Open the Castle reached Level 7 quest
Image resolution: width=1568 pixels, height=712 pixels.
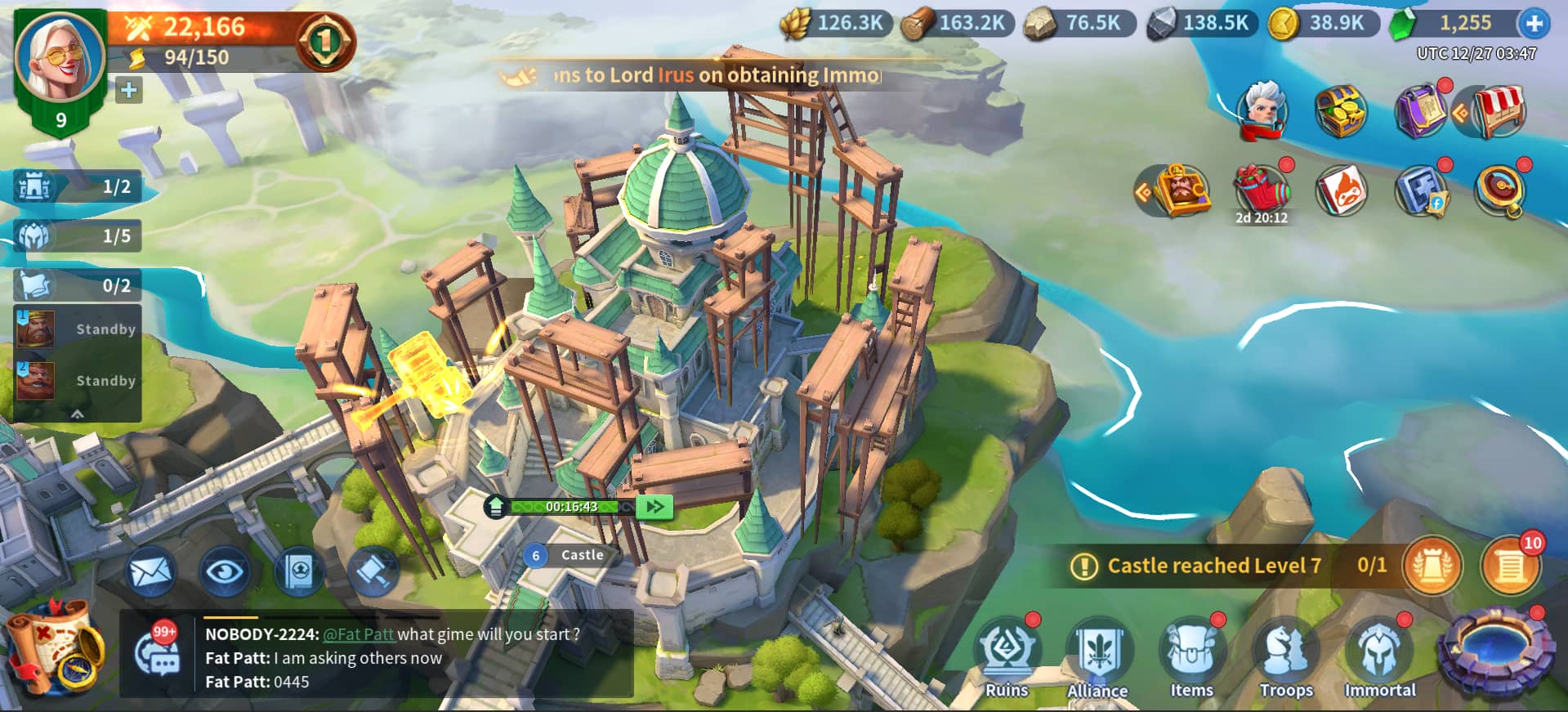click(x=1213, y=566)
